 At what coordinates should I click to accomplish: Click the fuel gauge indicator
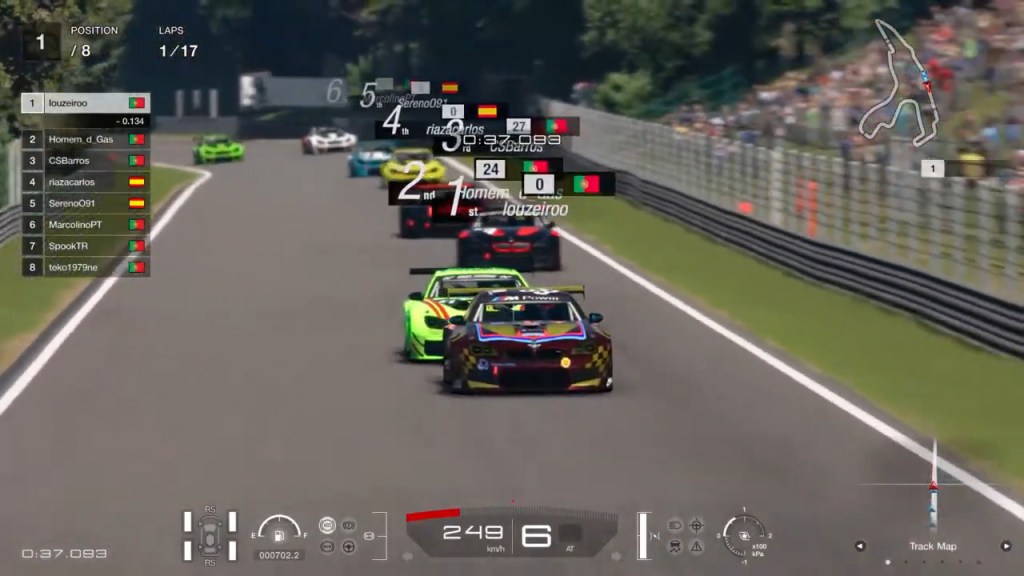pyautogui.click(x=279, y=530)
